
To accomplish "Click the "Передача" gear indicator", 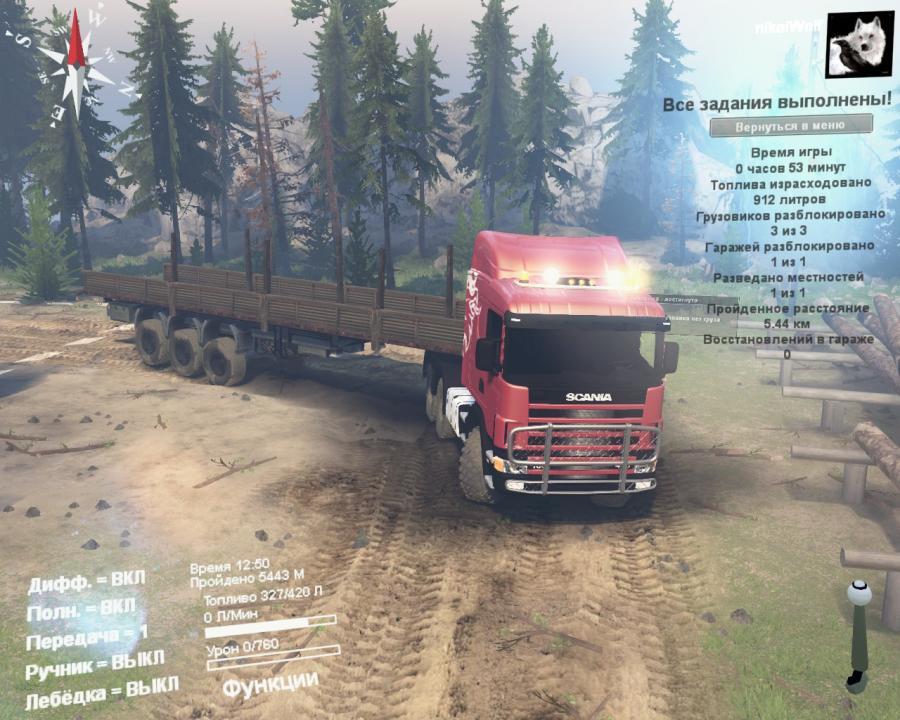I will 87,637.
